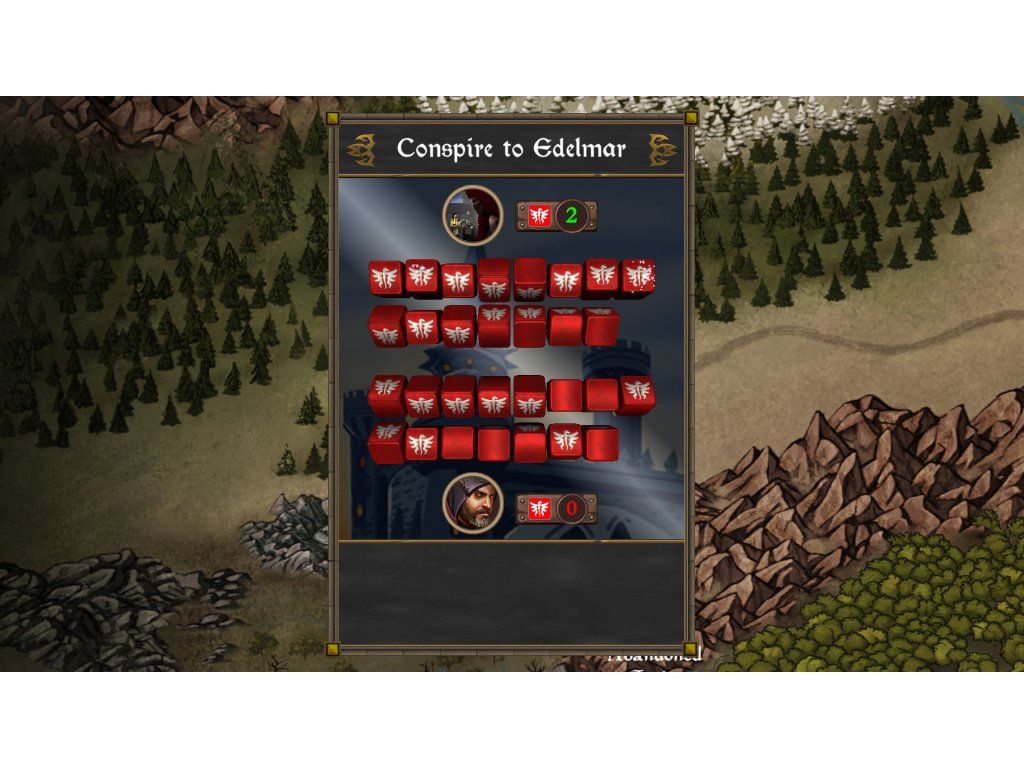The width and height of the screenshot is (1024, 768).
Task: Select the hooded bearded character portrait
Action: (473, 503)
